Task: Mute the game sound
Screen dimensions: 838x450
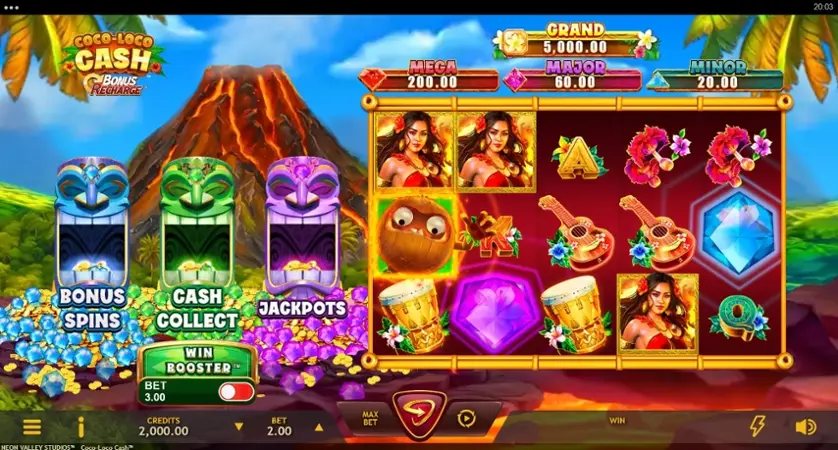Action: [x=805, y=427]
